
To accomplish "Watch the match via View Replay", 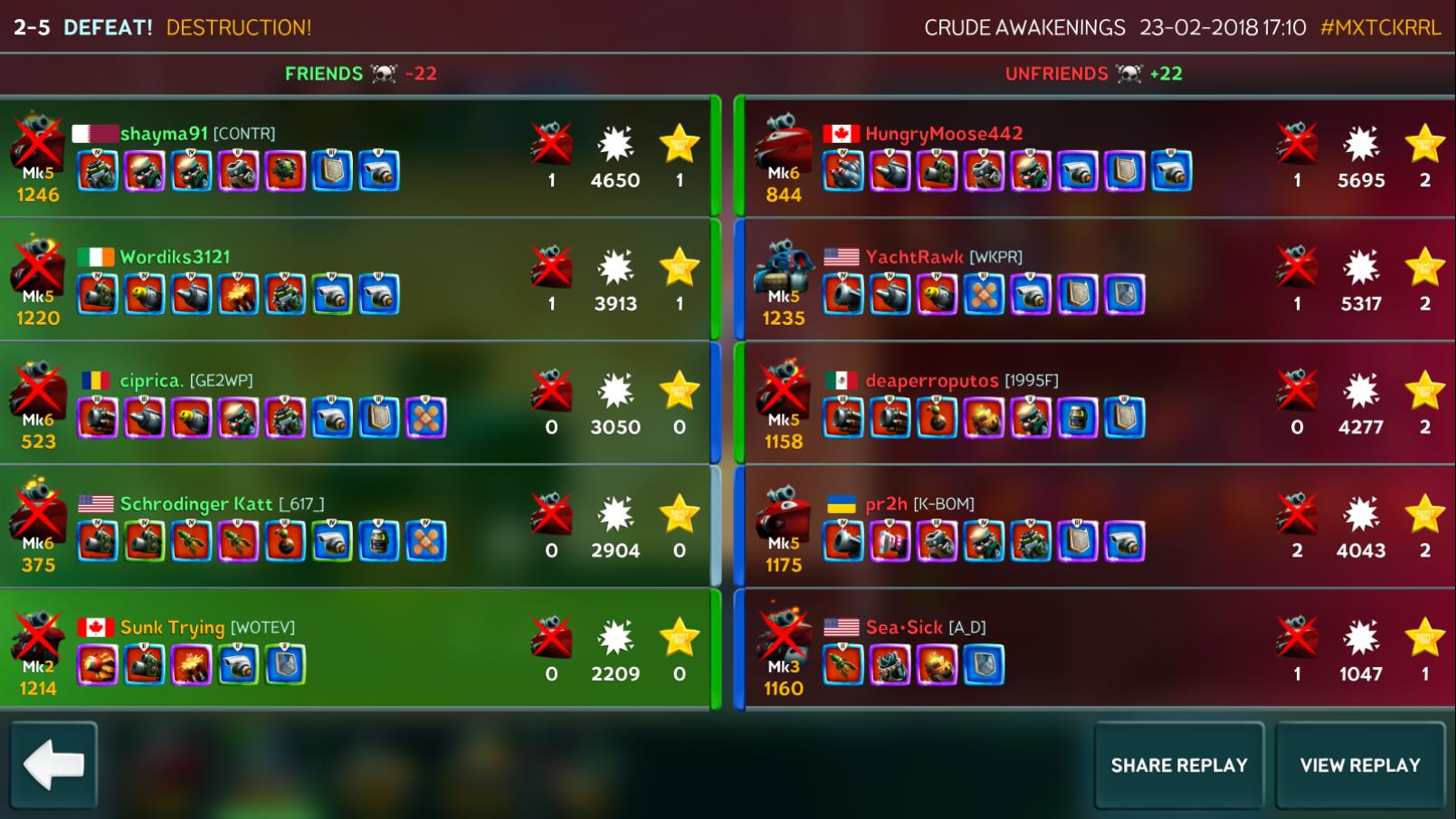I will click(x=1359, y=766).
